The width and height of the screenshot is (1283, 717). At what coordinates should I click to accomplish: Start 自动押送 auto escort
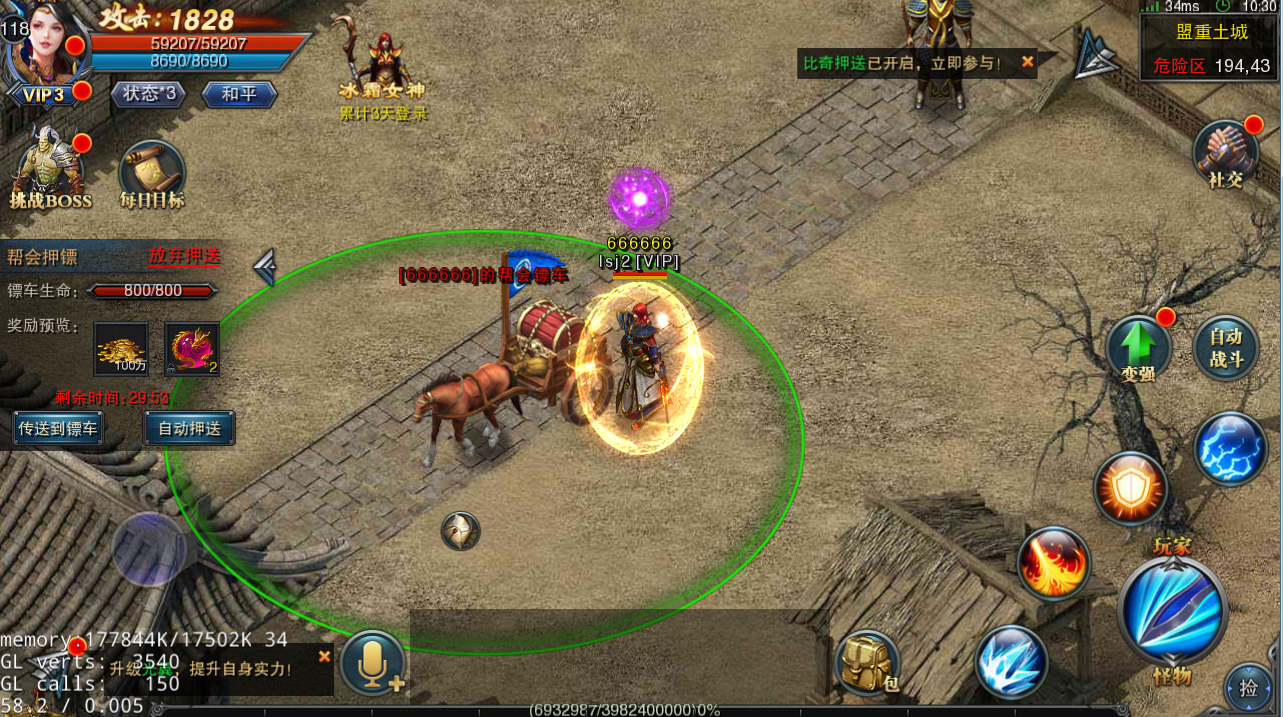189,428
